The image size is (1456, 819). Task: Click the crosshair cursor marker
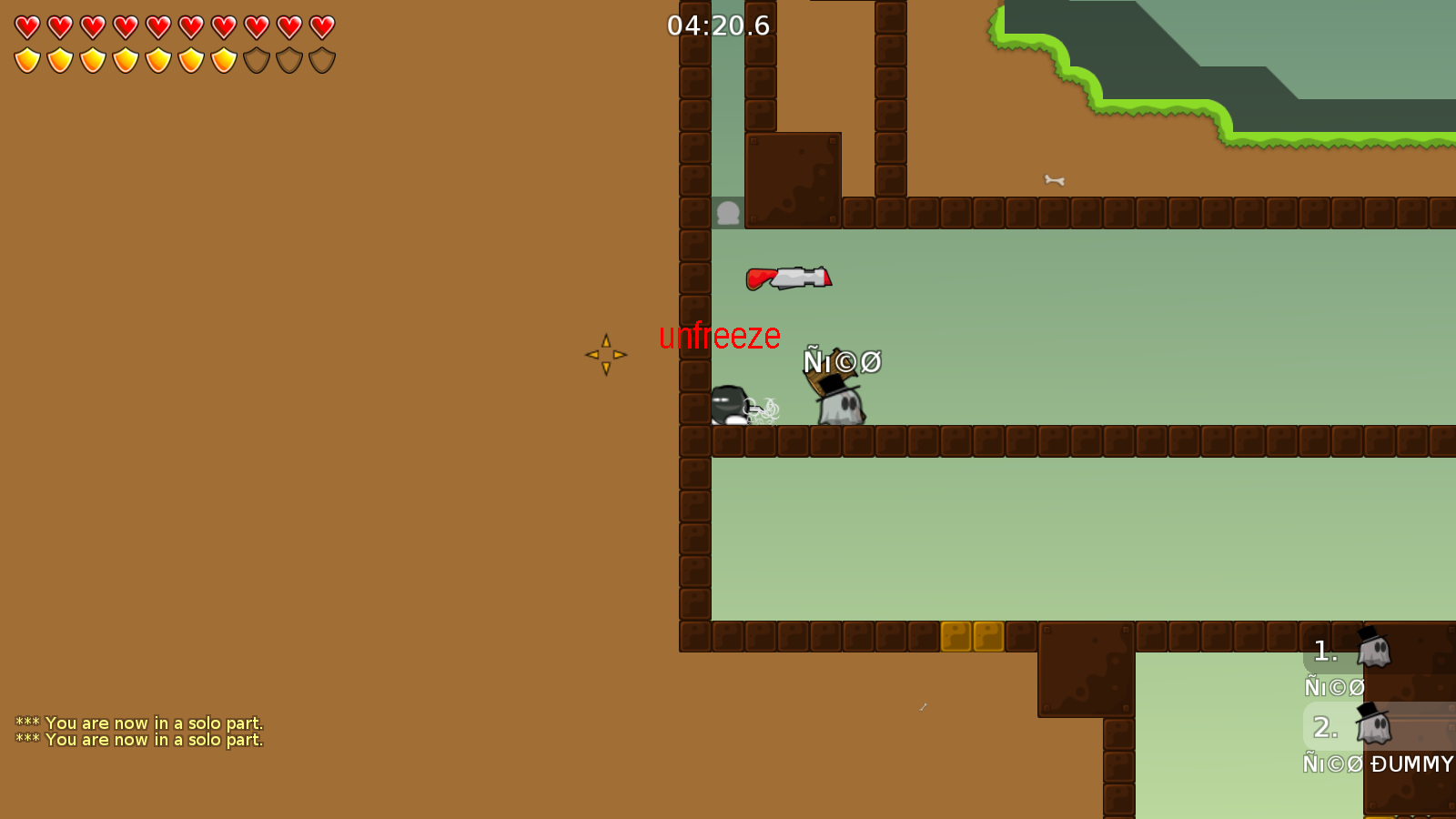pyautogui.click(x=606, y=355)
